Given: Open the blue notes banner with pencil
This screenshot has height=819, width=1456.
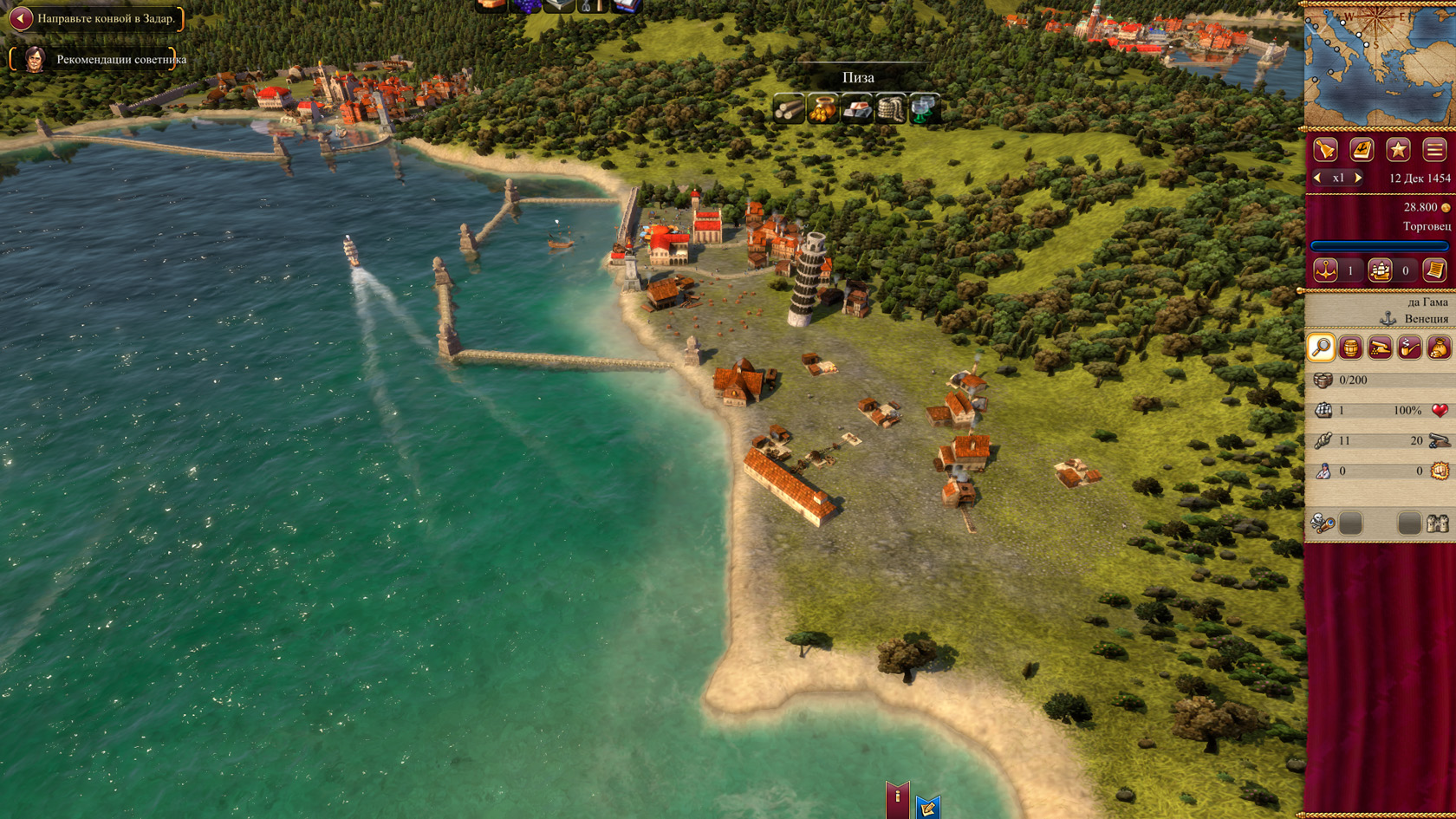Looking at the screenshot, I should [x=927, y=808].
